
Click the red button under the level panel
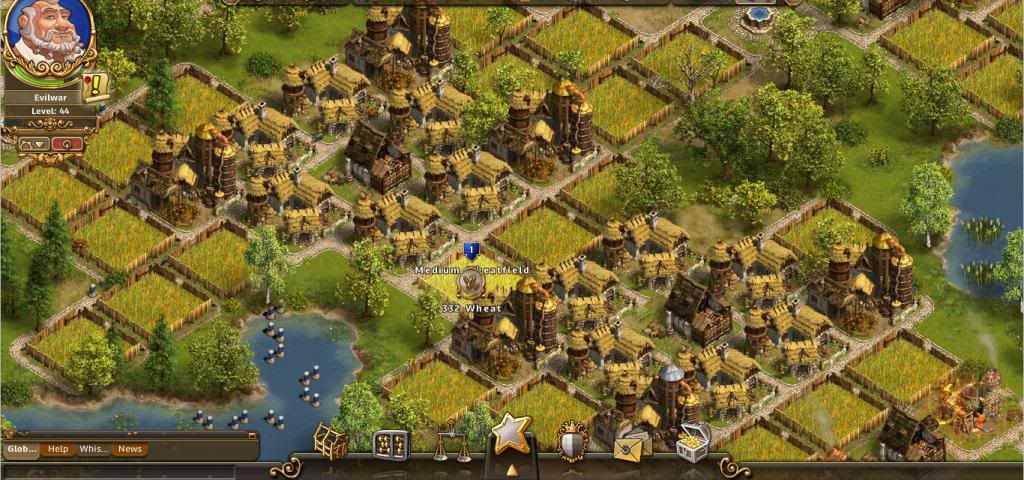(68, 144)
